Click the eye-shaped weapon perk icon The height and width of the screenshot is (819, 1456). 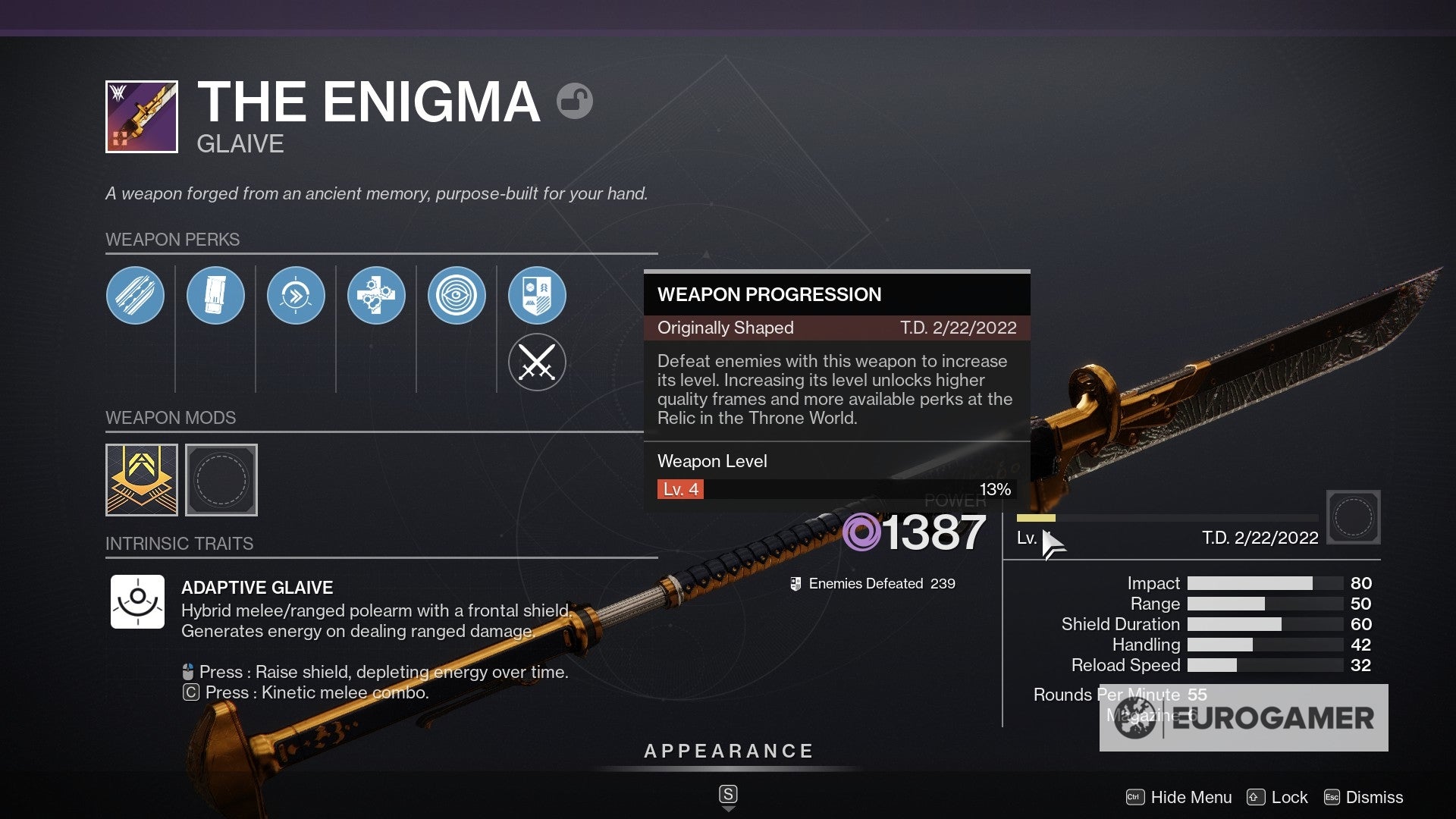pyautogui.click(x=457, y=296)
